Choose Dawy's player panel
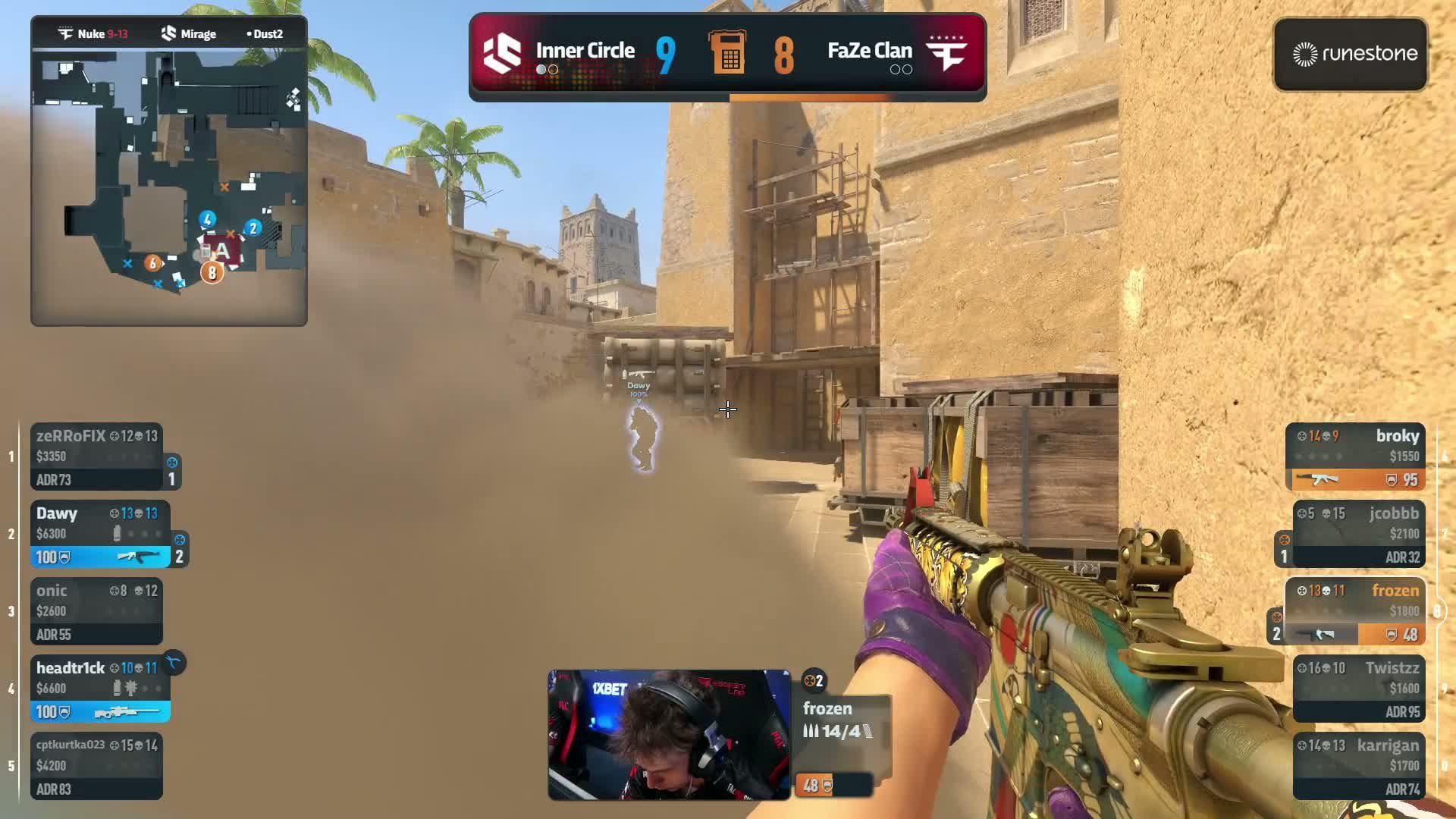Image resolution: width=1456 pixels, height=819 pixels. click(100, 534)
